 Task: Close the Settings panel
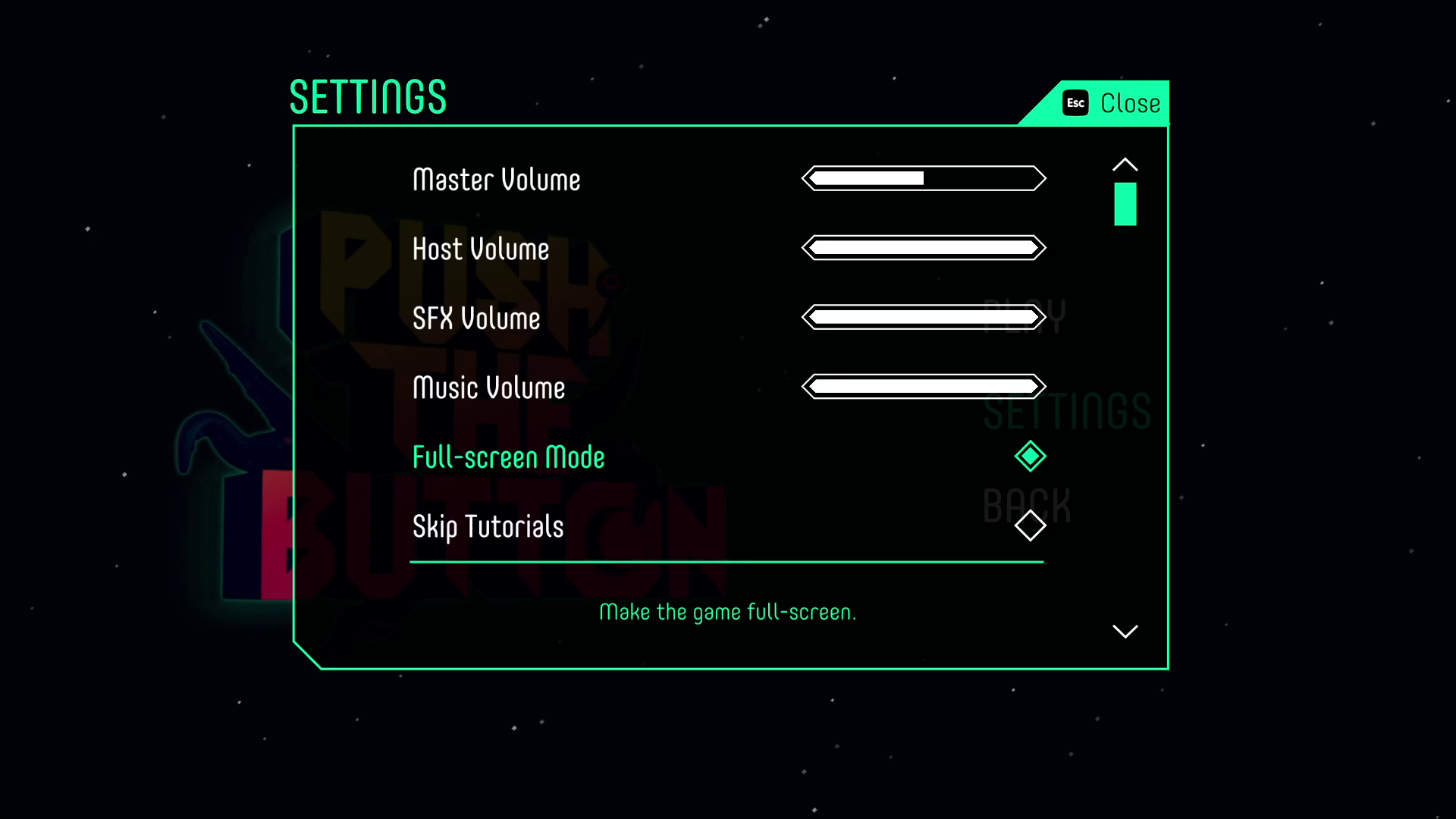point(1112,103)
